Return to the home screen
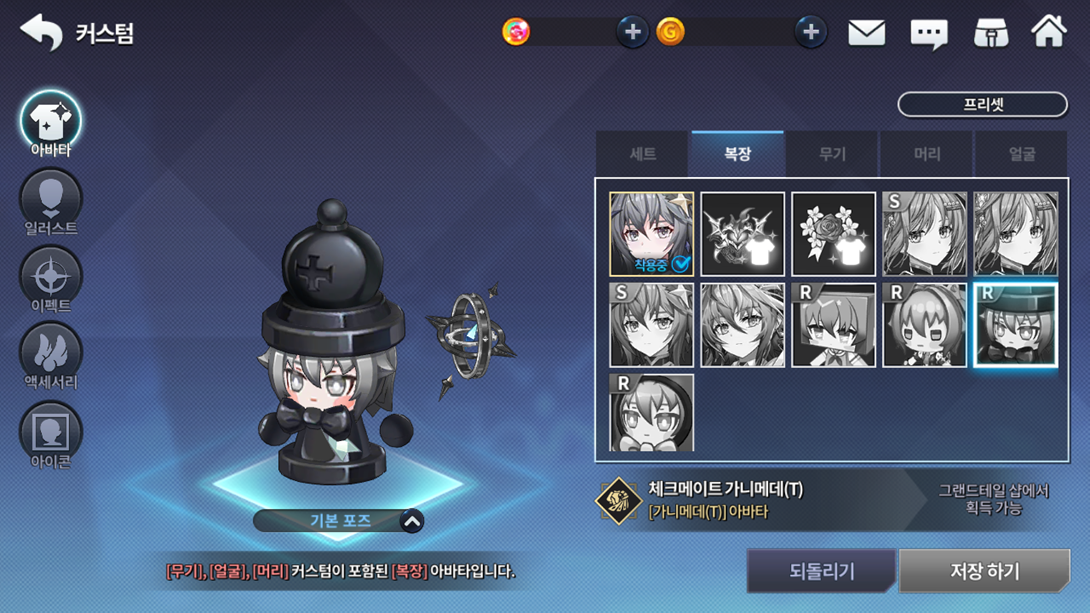This screenshot has height=613, width=1090. (1049, 32)
